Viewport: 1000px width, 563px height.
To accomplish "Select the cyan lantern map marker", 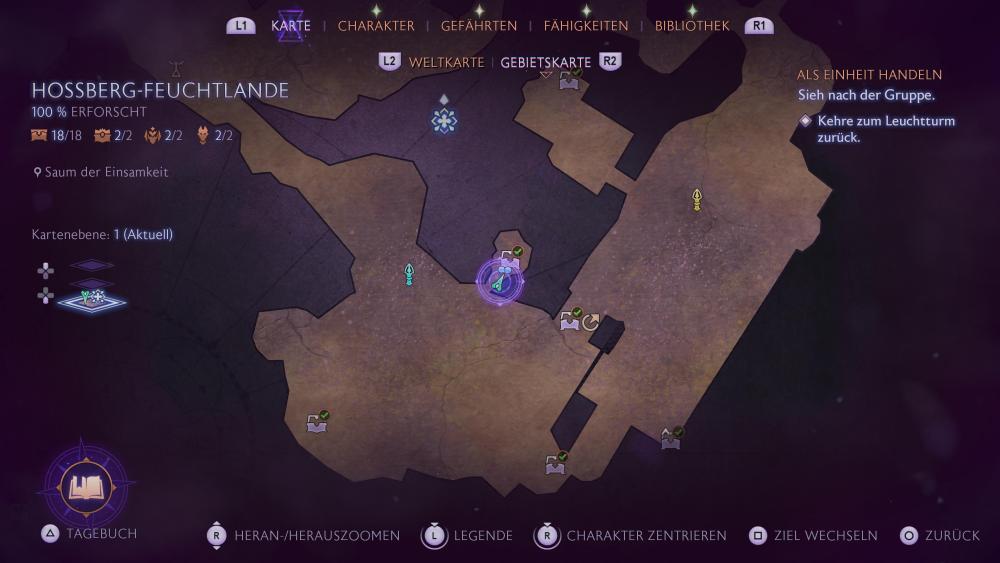I will [409, 274].
